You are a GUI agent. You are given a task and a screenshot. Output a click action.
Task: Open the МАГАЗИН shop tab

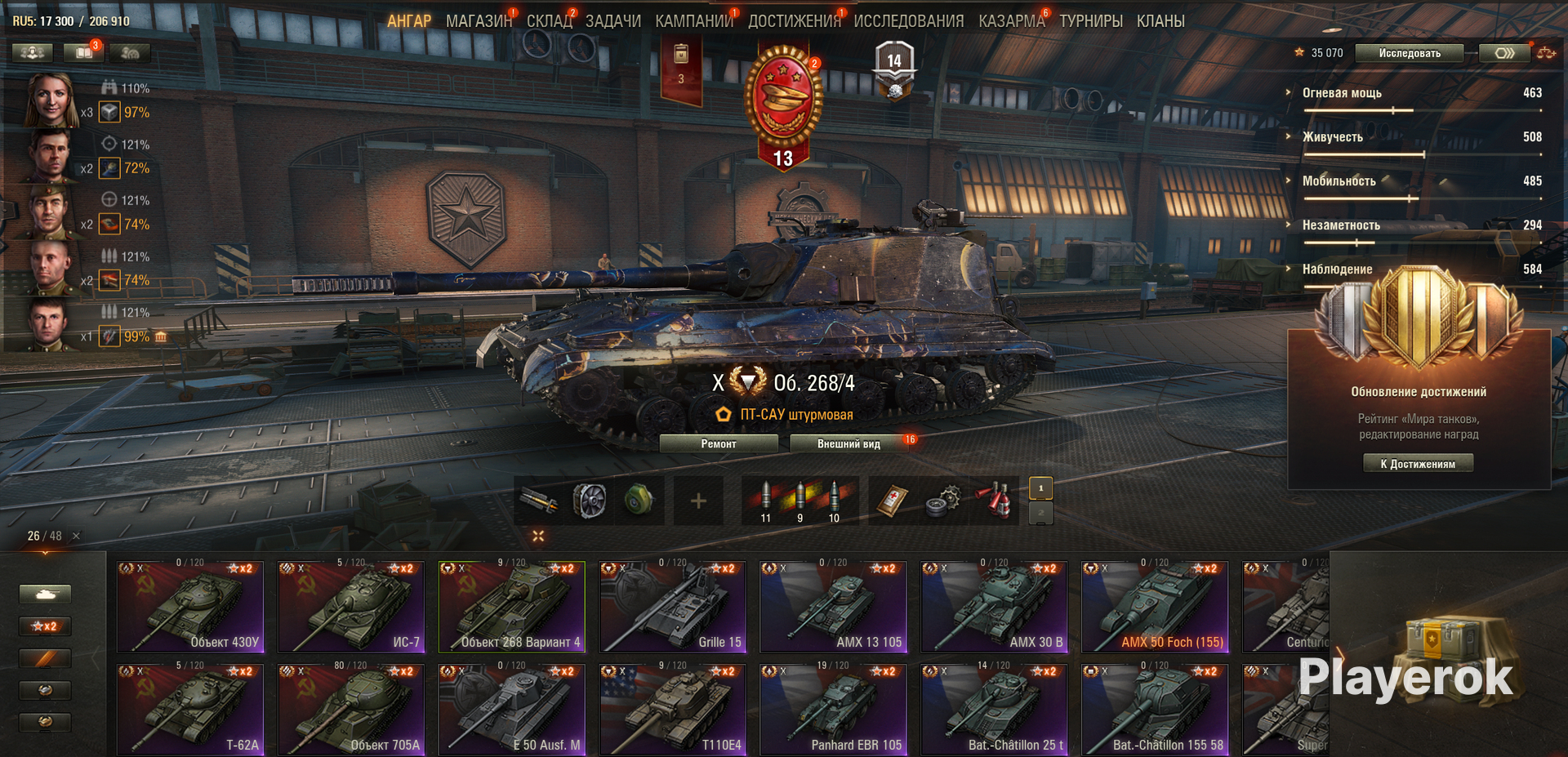[479, 21]
